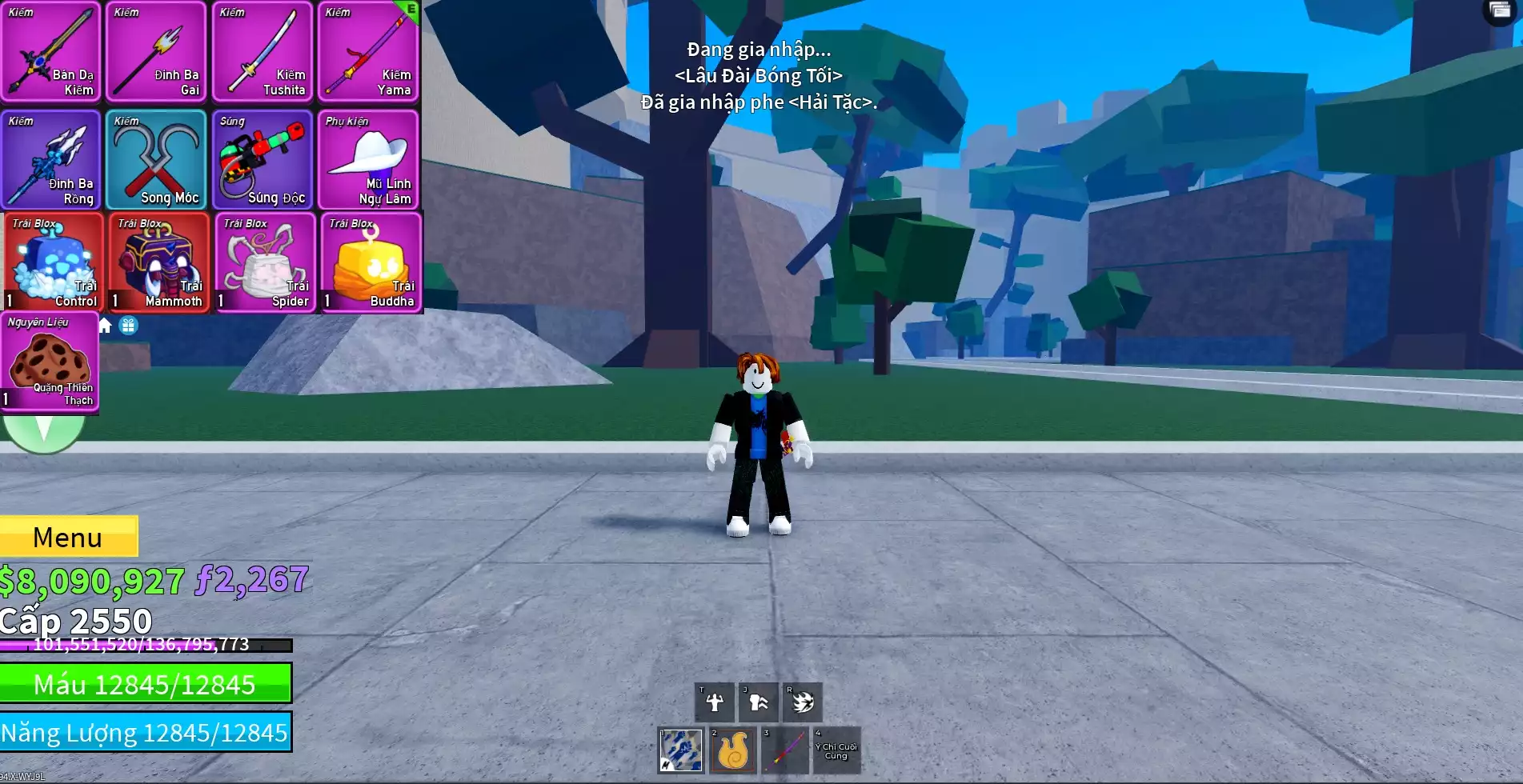
Task: Activate the flexing muscle ability icon
Action: pyautogui.click(x=714, y=702)
